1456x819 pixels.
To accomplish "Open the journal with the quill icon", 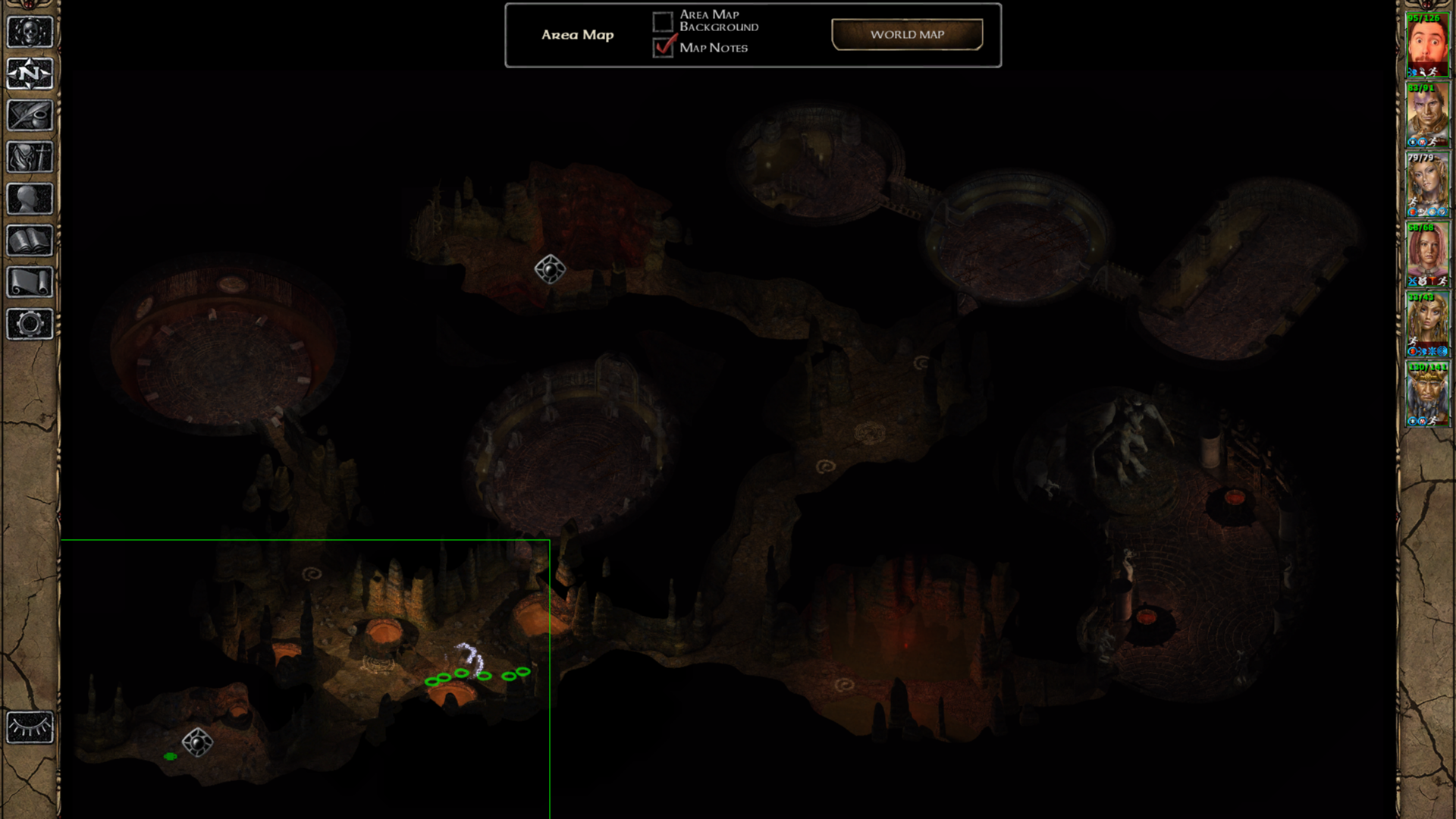I will pyautogui.click(x=30, y=115).
